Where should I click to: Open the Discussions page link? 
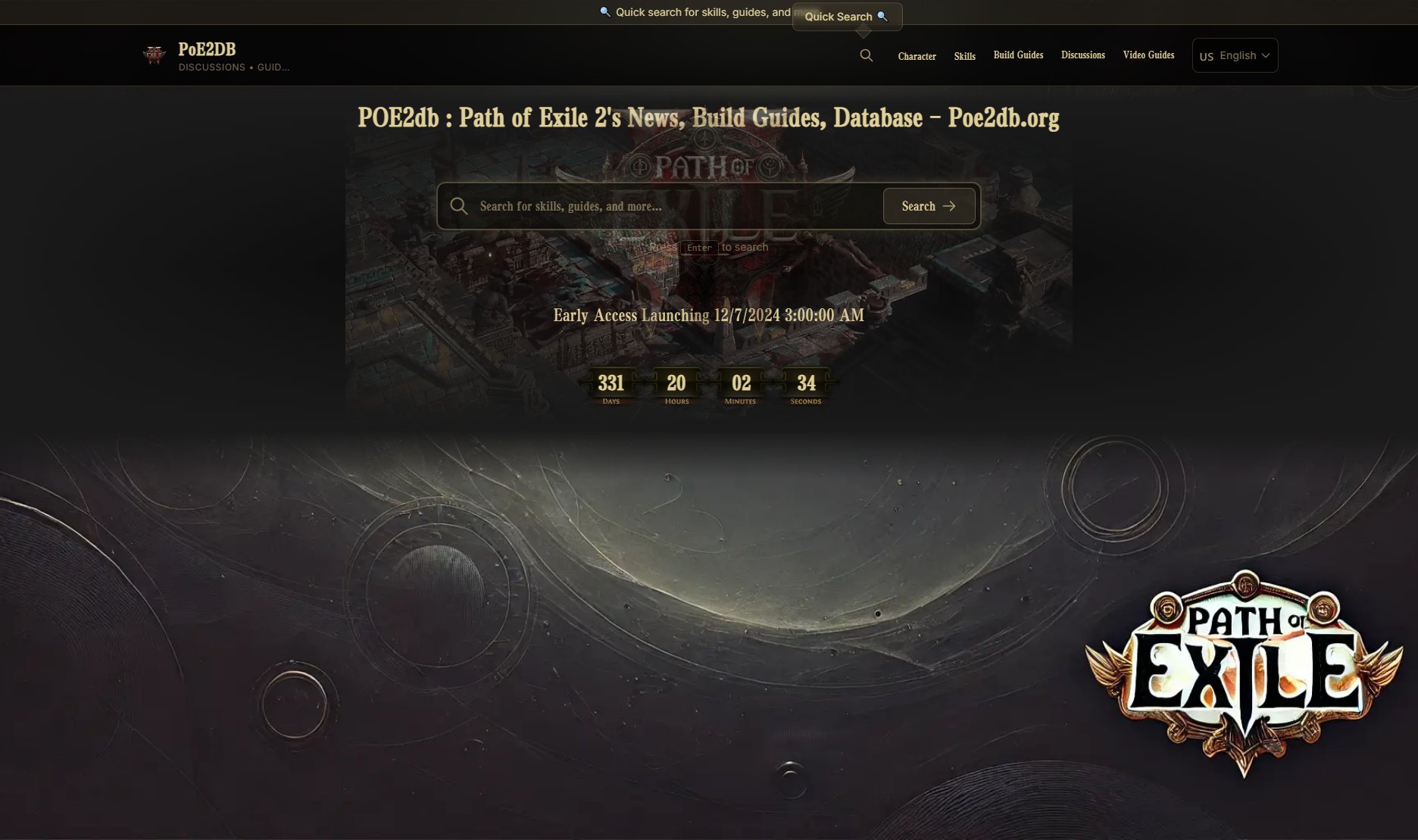point(1082,55)
